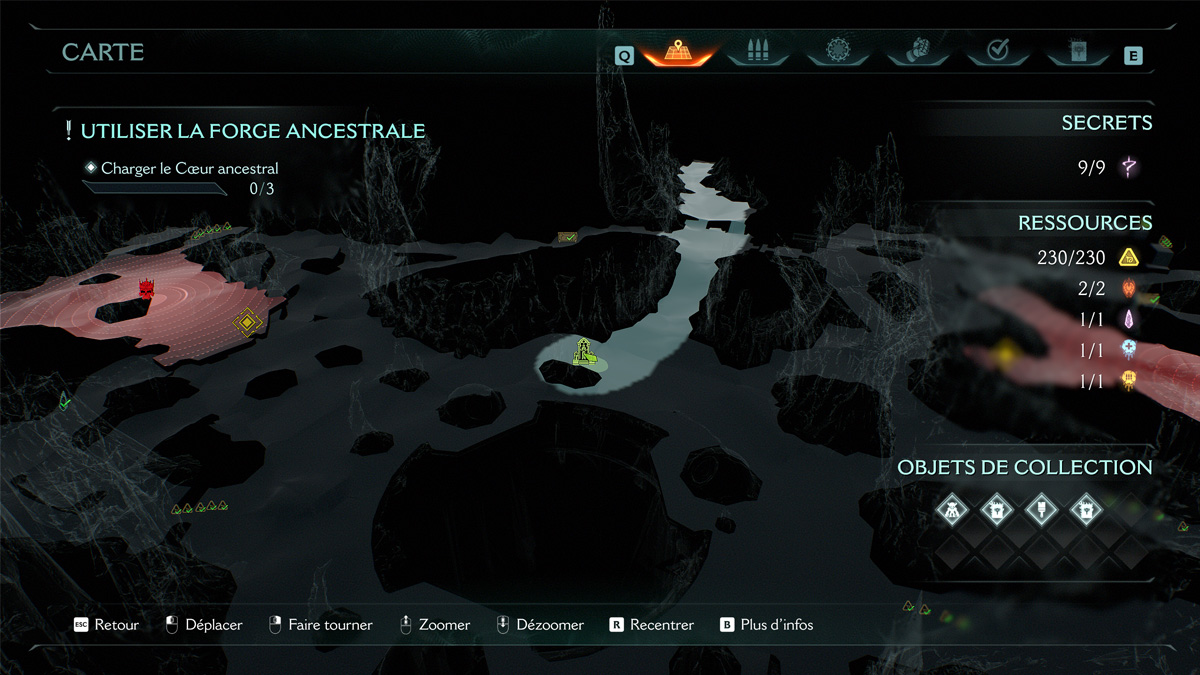The height and width of the screenshot is (675, 1200).
Task: Select the red demon marker on the map
Action: 148,290
